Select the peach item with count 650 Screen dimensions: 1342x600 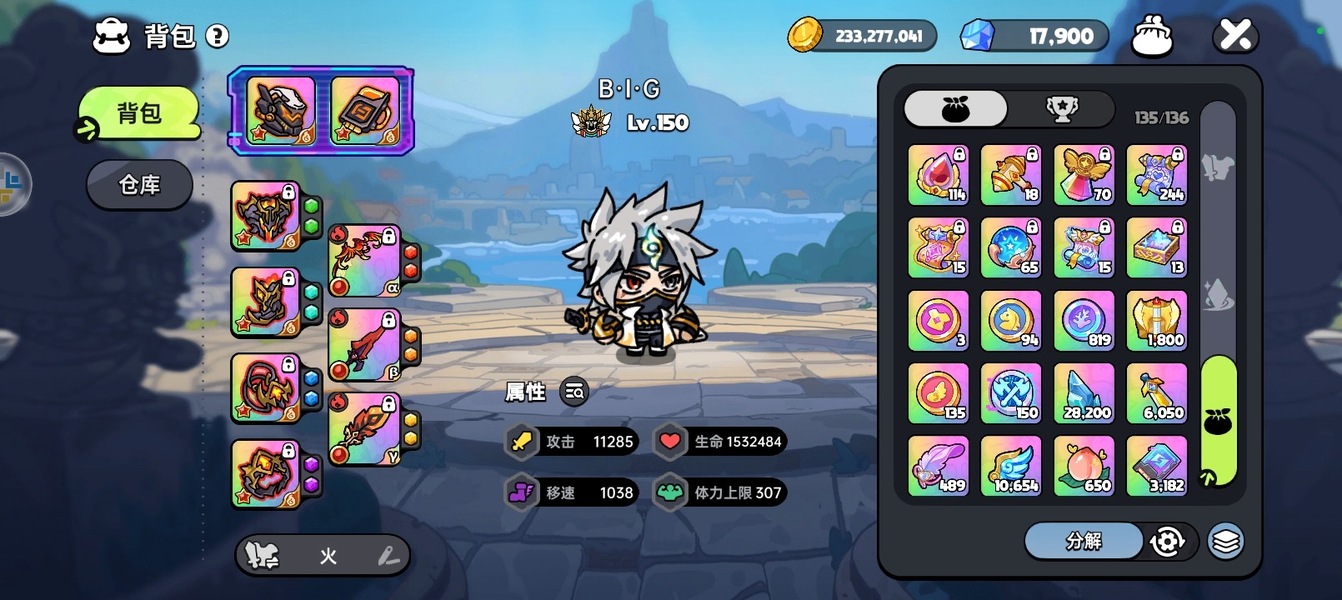(1084, 466)
